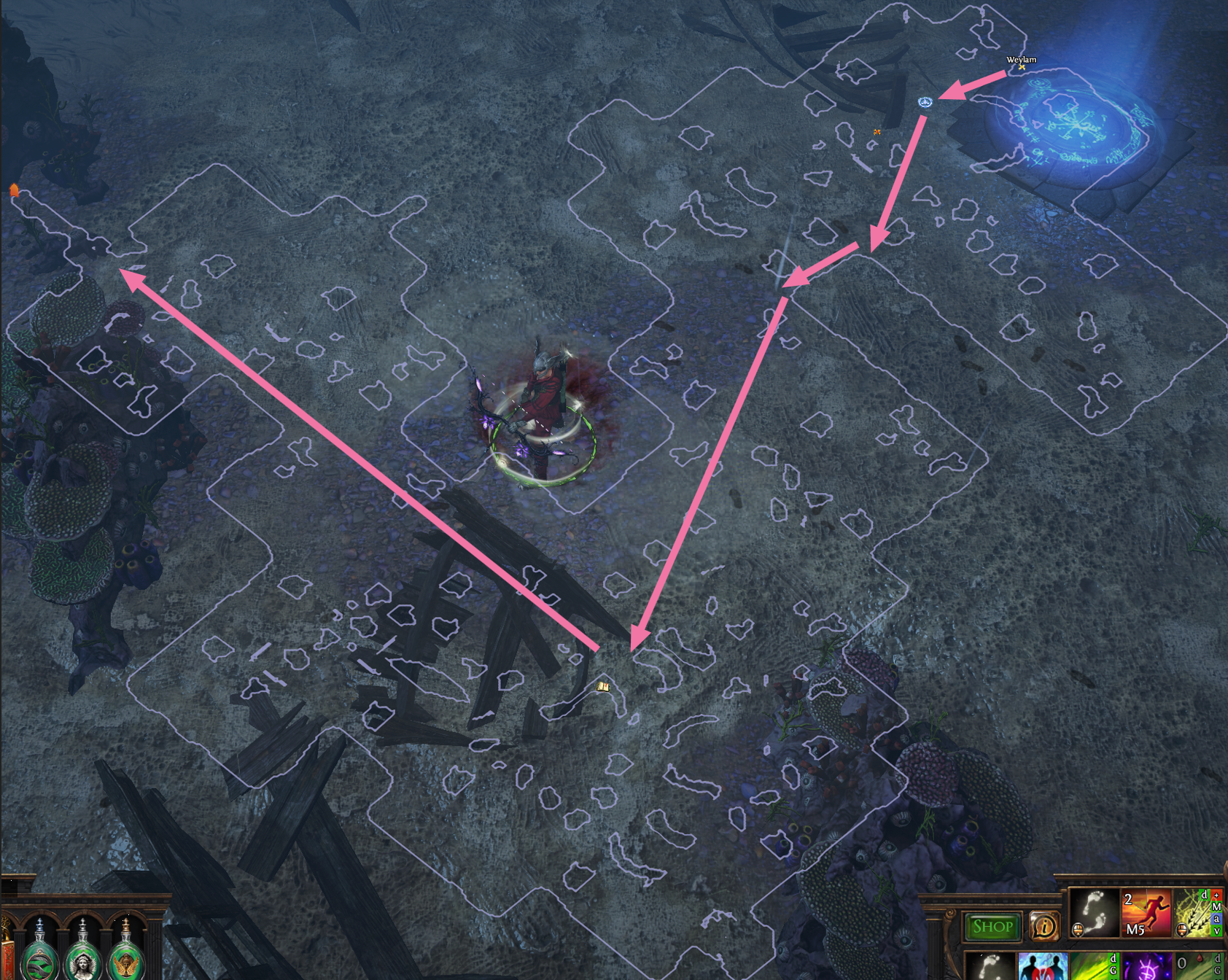Trigger the purple sigil skill
The width and height of the screenshot is (1228, 980).
[x=1146, y=967]
